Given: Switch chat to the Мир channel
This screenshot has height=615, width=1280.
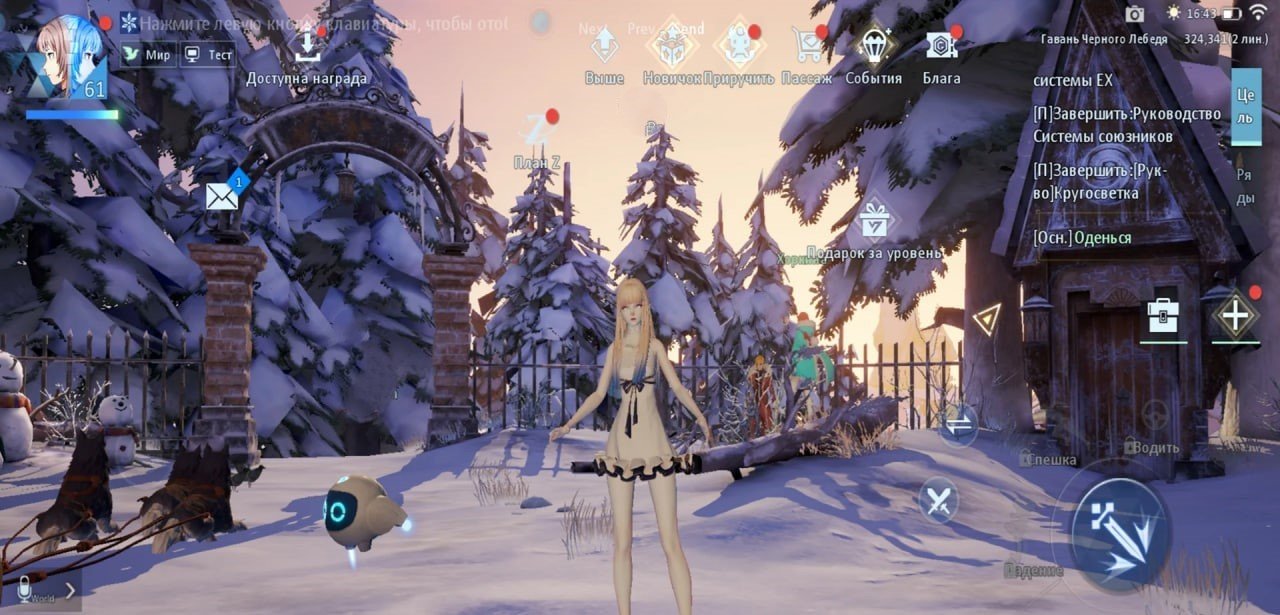Looking at the screenshot, I should [147, 55].
